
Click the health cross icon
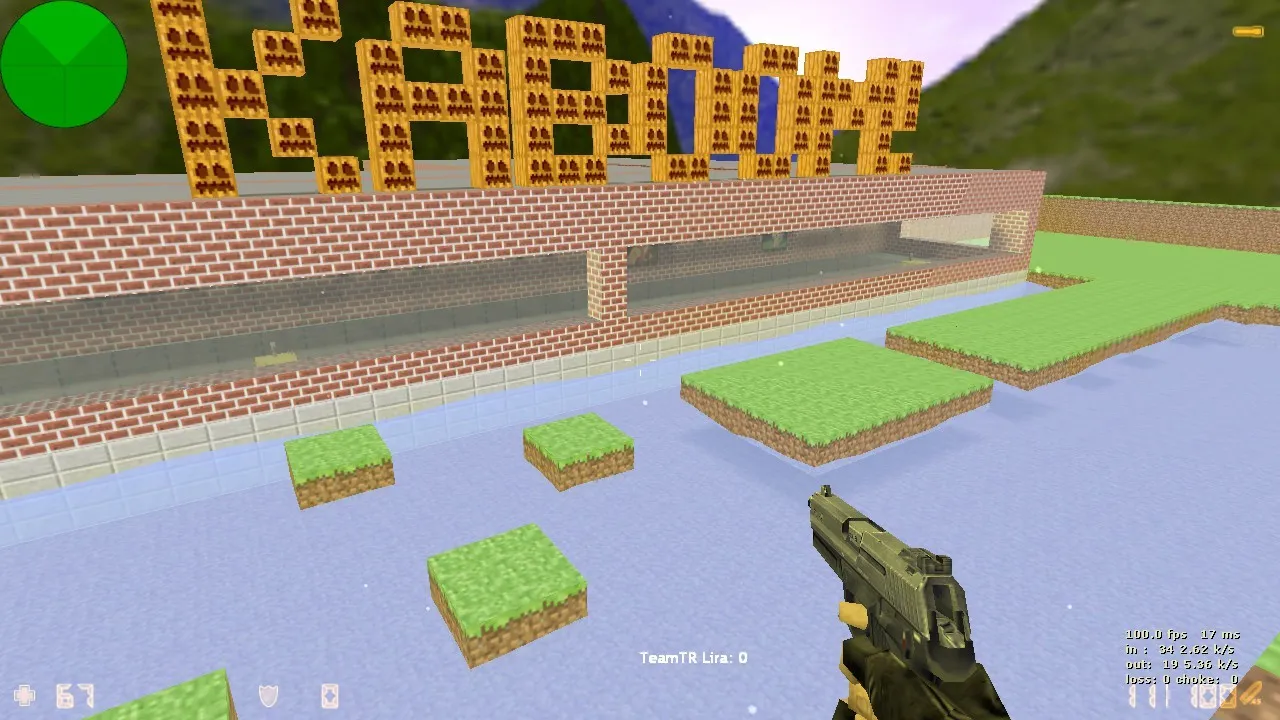[x=25, y=695]
